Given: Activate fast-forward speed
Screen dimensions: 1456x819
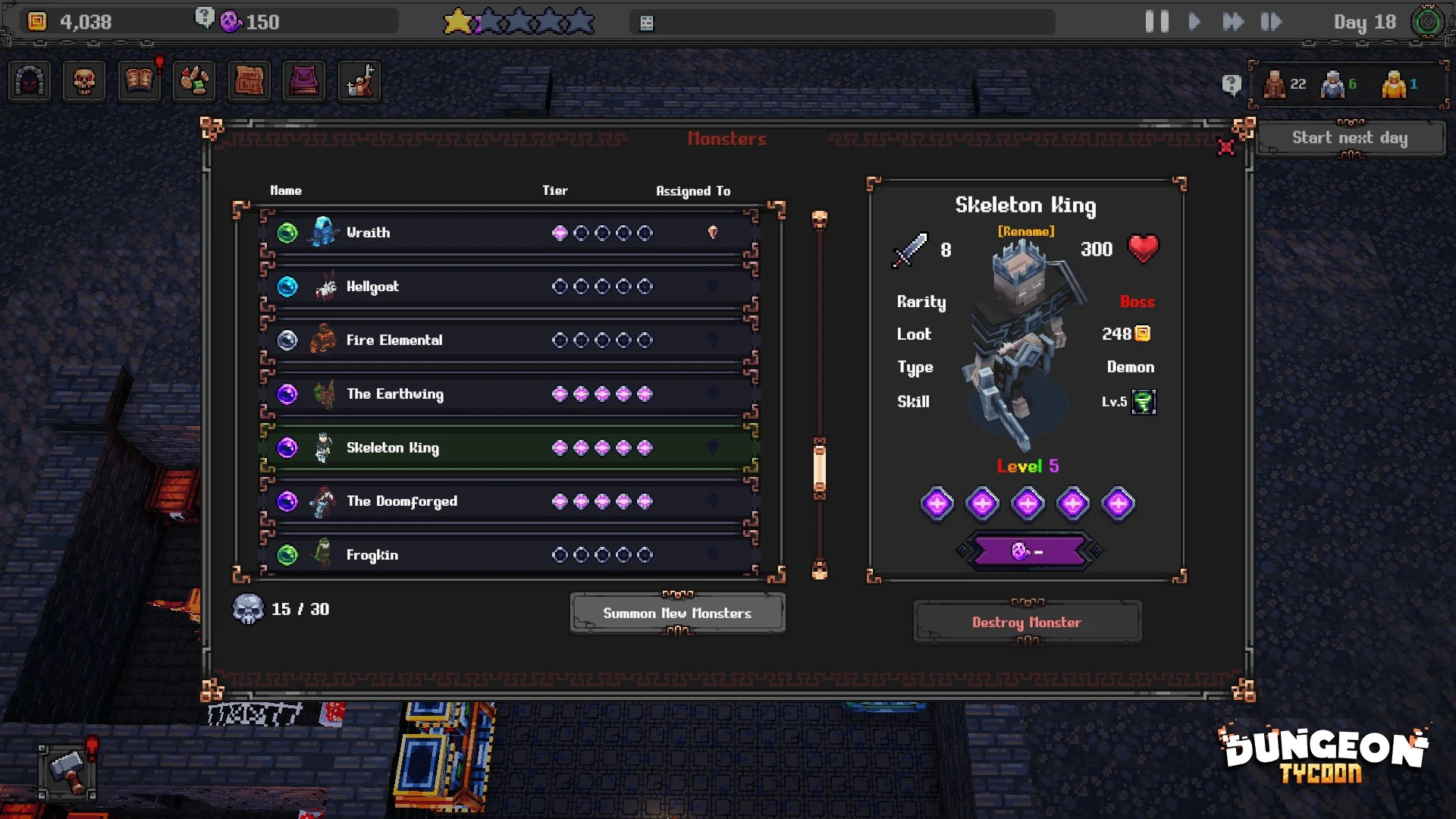Looking at the screenshot, I should click(x=1233, y=22).
